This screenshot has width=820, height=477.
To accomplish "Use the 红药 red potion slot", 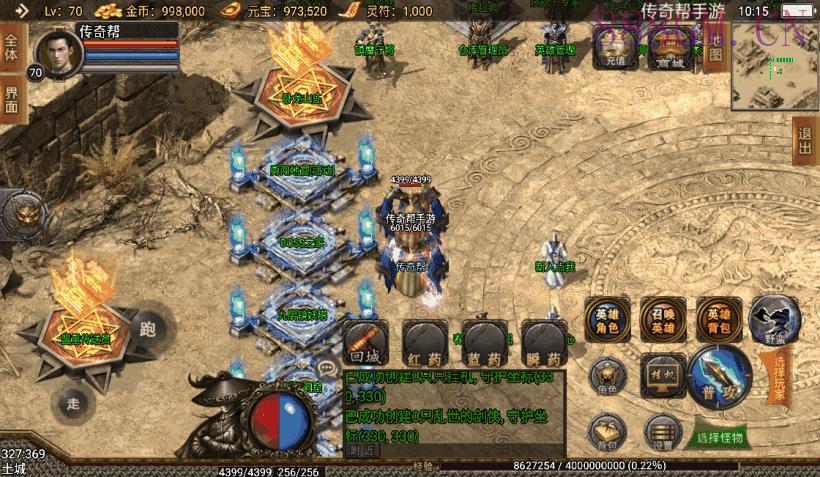I will pos(424,342).
